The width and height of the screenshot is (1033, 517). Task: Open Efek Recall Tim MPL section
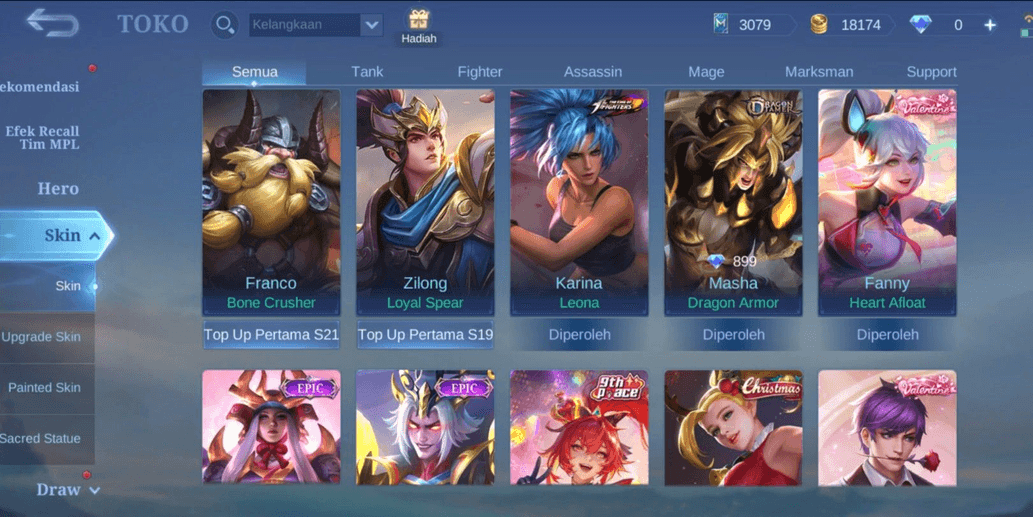click(42, 138)
